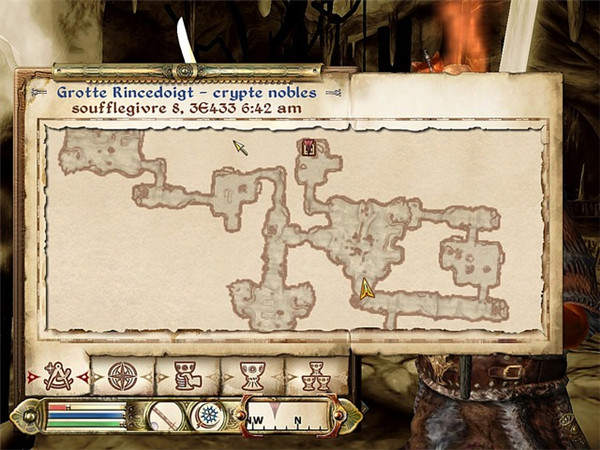Open the active quest tab with hand holding goblet

[x=187, y=376]
